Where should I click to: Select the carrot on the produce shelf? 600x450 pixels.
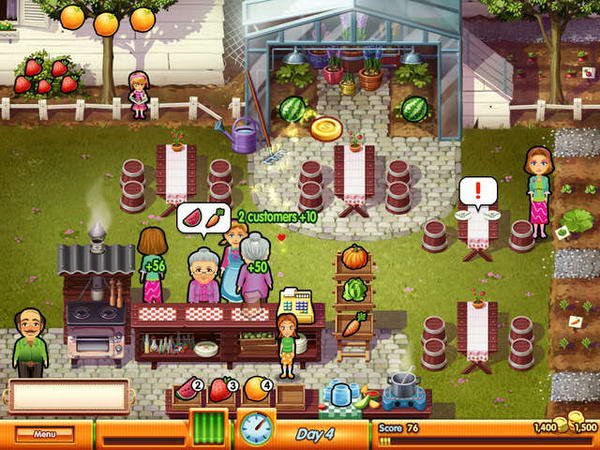coord(353,324)
